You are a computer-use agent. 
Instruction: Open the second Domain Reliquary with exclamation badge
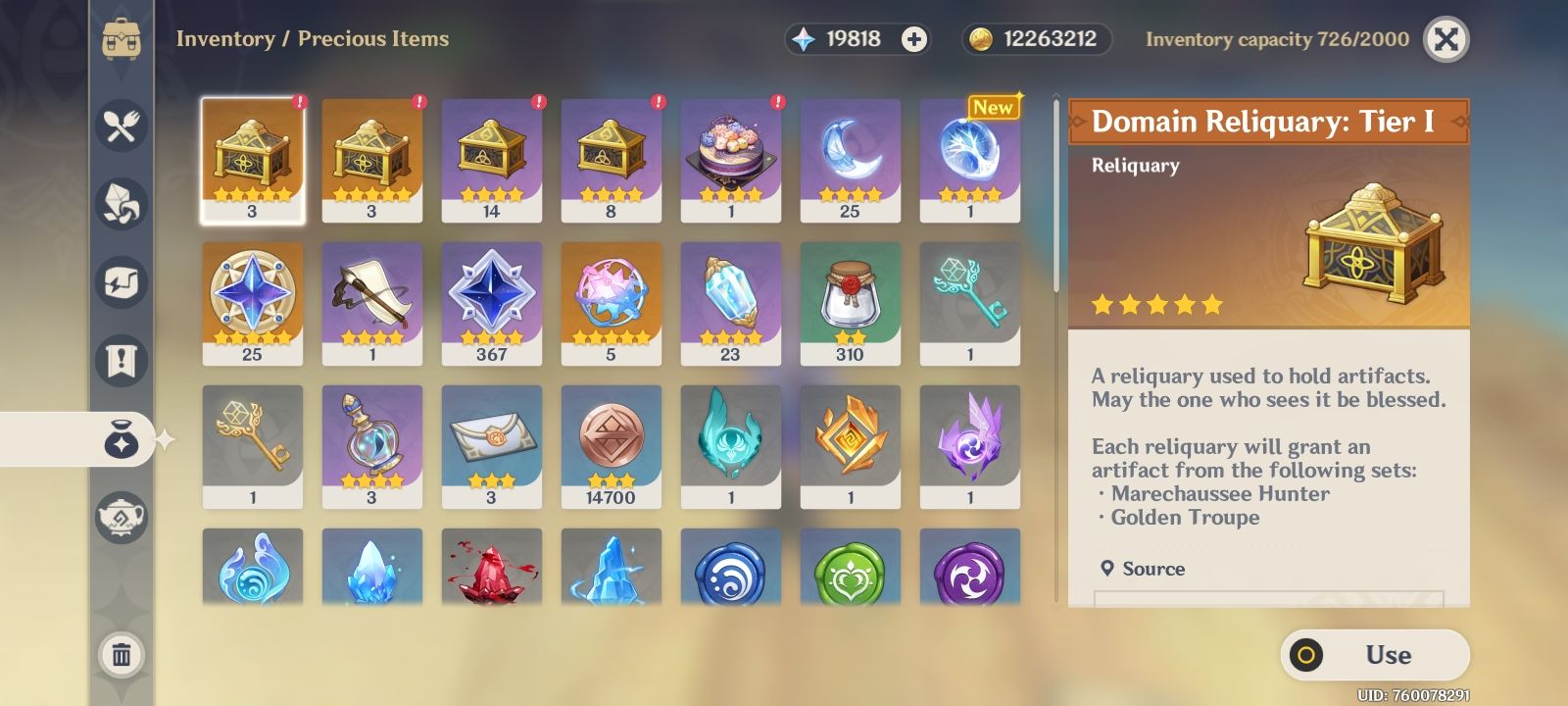(x=372, y=157)
